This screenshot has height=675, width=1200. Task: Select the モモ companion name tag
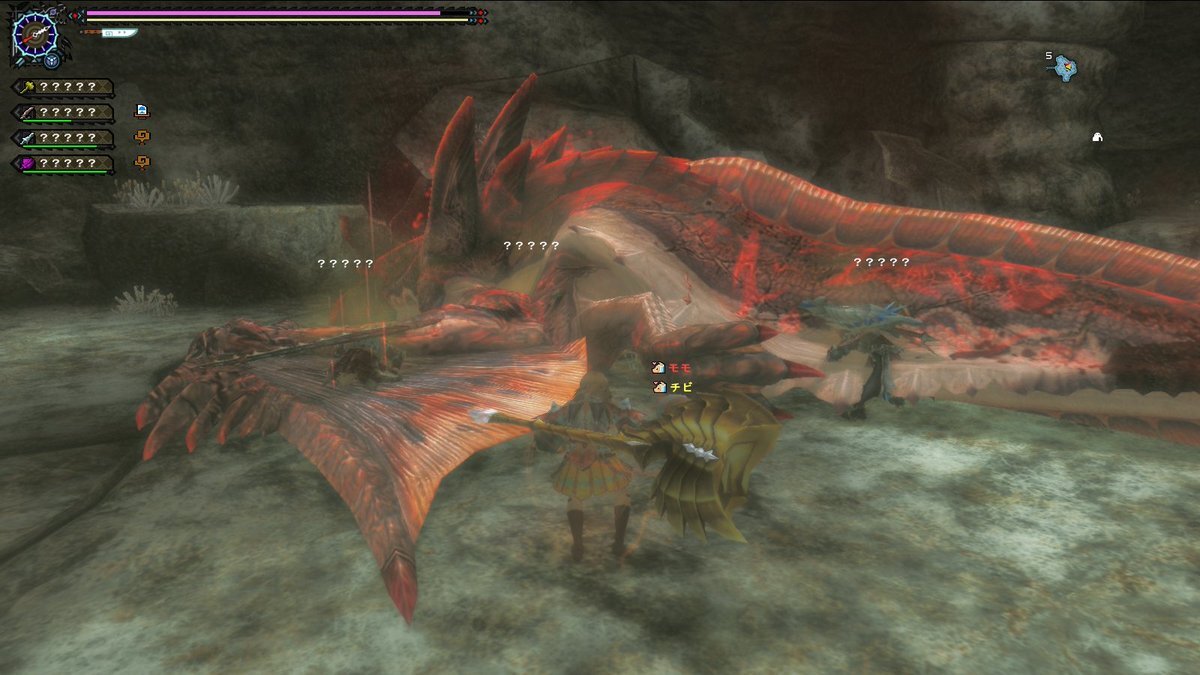(673, 368)
